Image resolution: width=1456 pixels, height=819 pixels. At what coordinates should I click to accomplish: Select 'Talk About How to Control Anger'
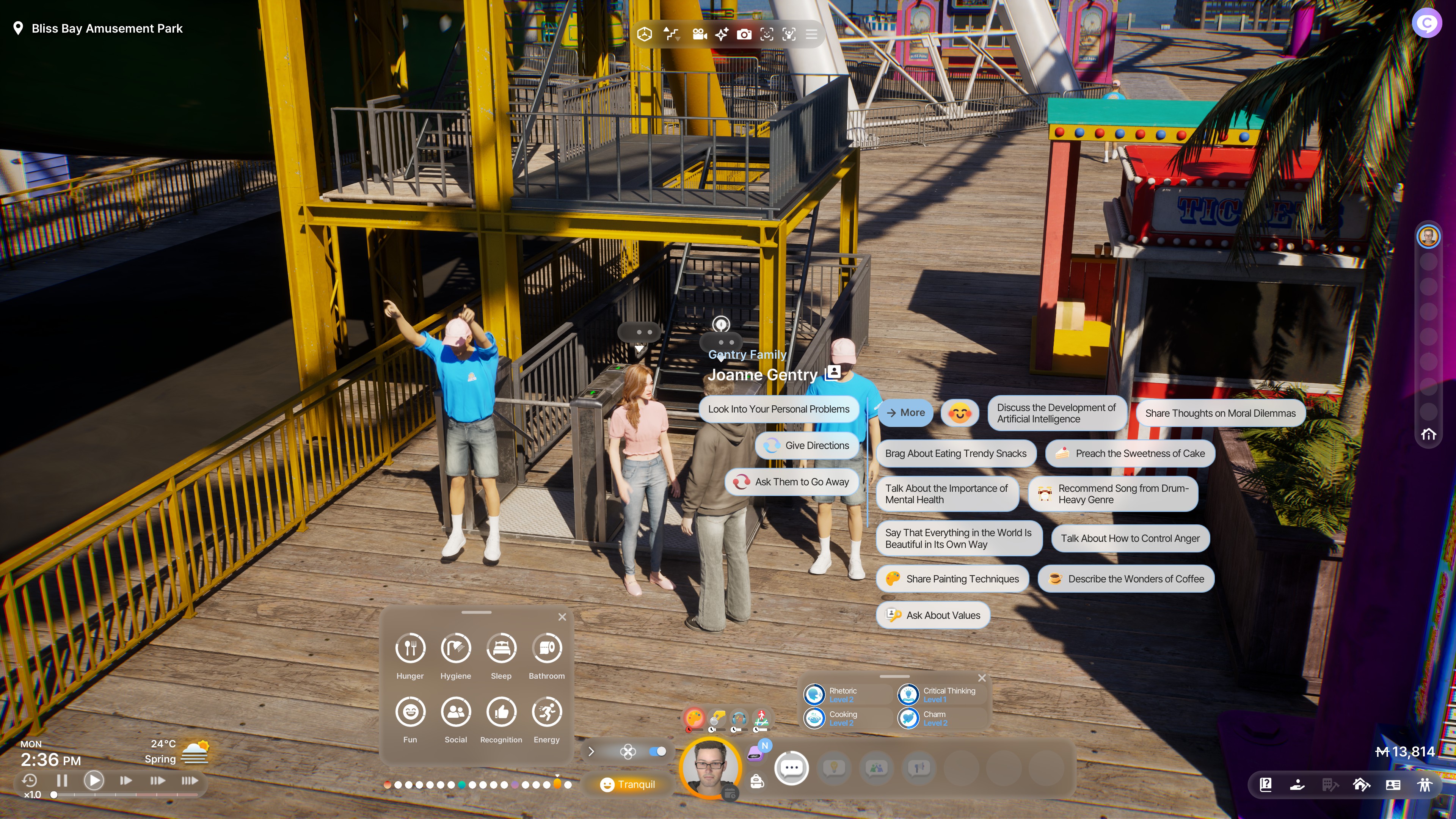tap(1129, 538)
